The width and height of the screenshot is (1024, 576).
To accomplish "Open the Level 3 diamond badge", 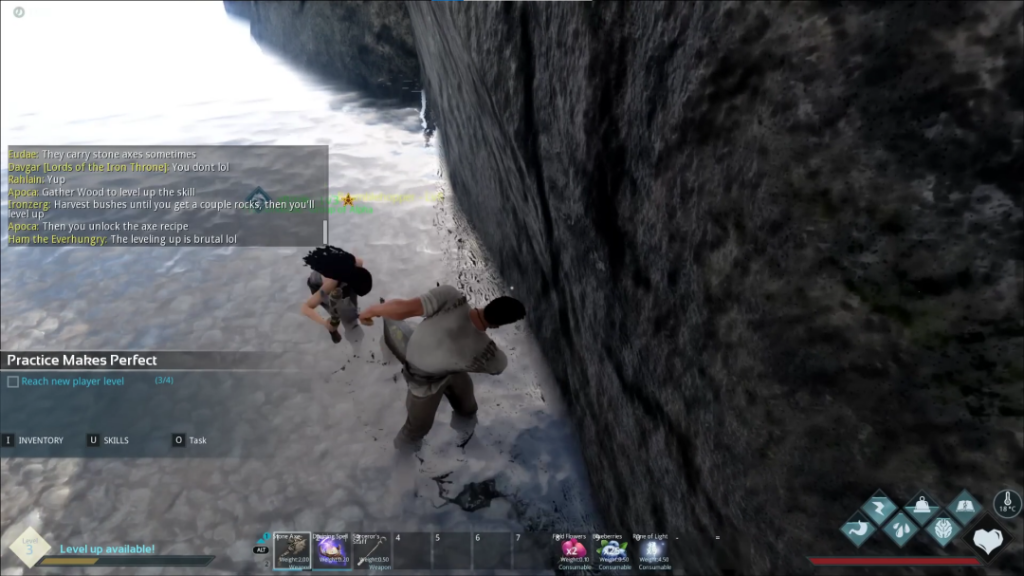I will (28, 546).
